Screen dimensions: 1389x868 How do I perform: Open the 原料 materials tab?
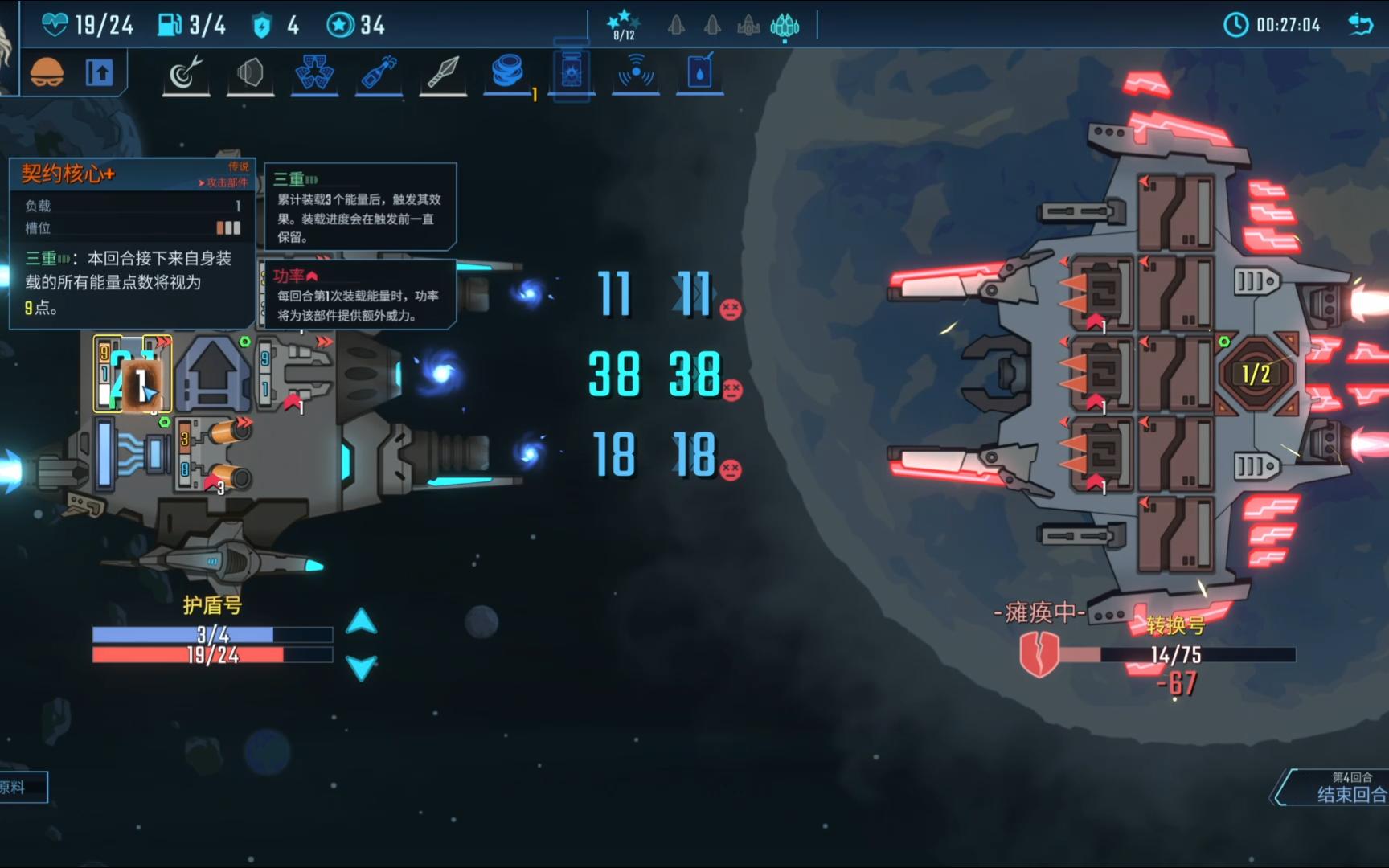21,788
